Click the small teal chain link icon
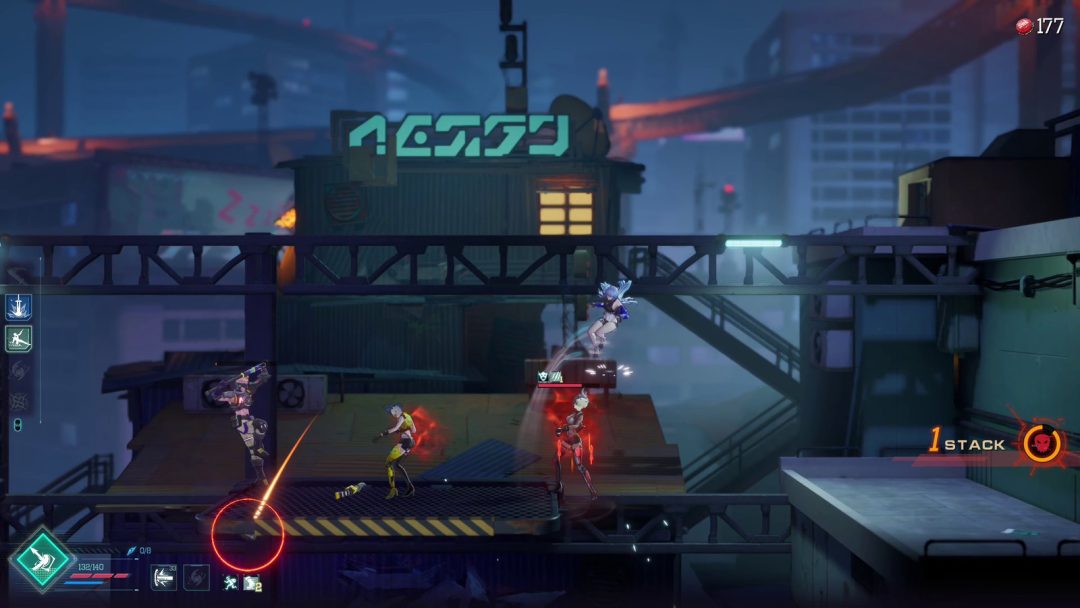 [17, 426]
